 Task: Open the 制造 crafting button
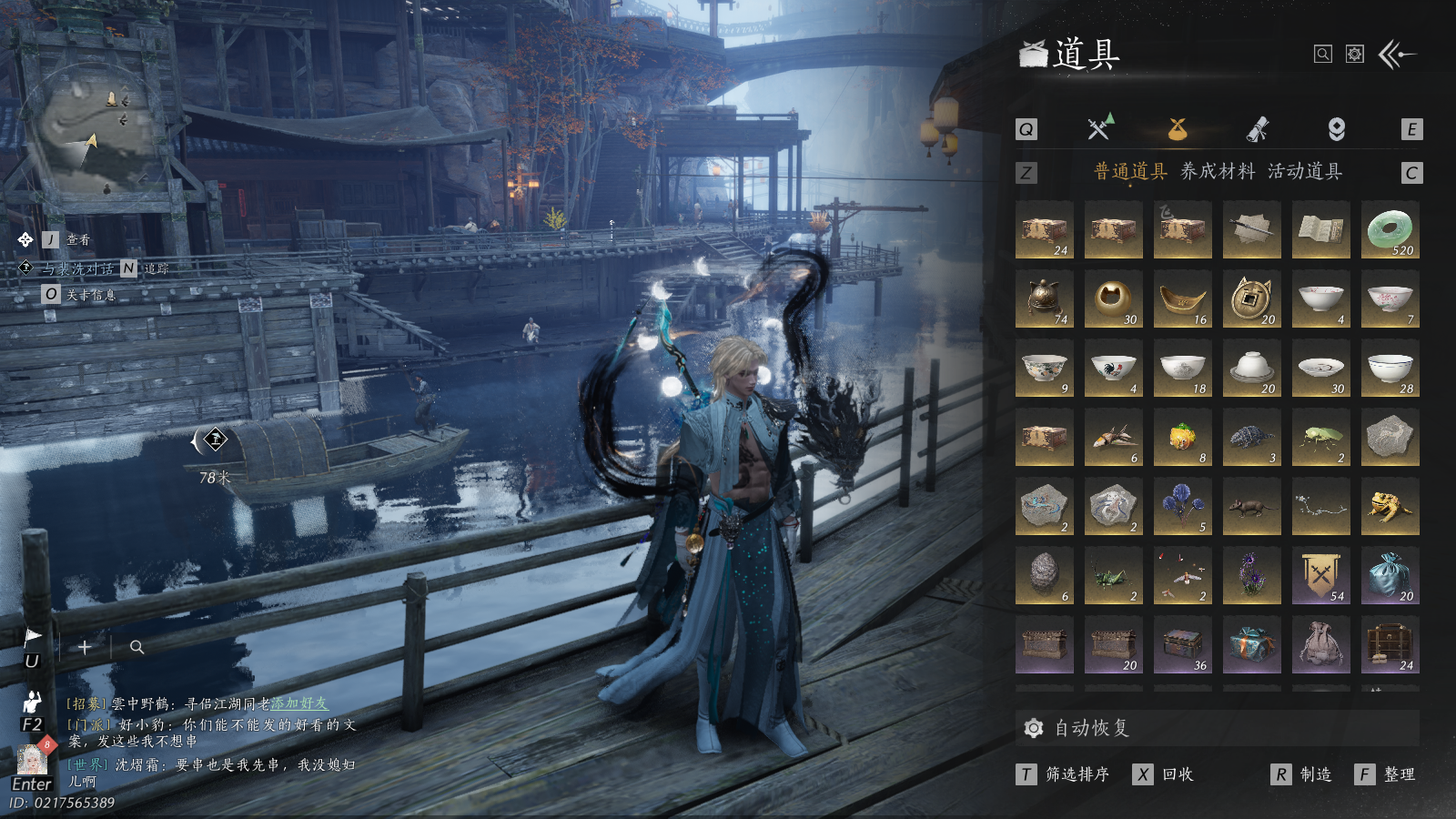click(x=1303, y=774)
